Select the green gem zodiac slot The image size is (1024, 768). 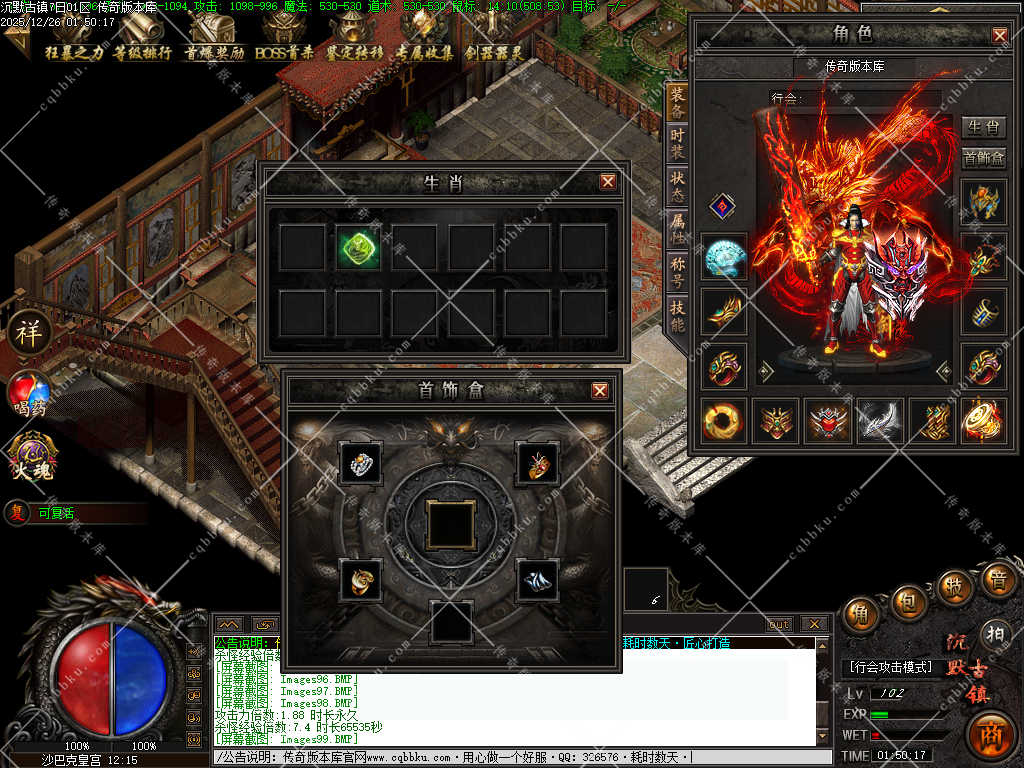pos(357,246)
